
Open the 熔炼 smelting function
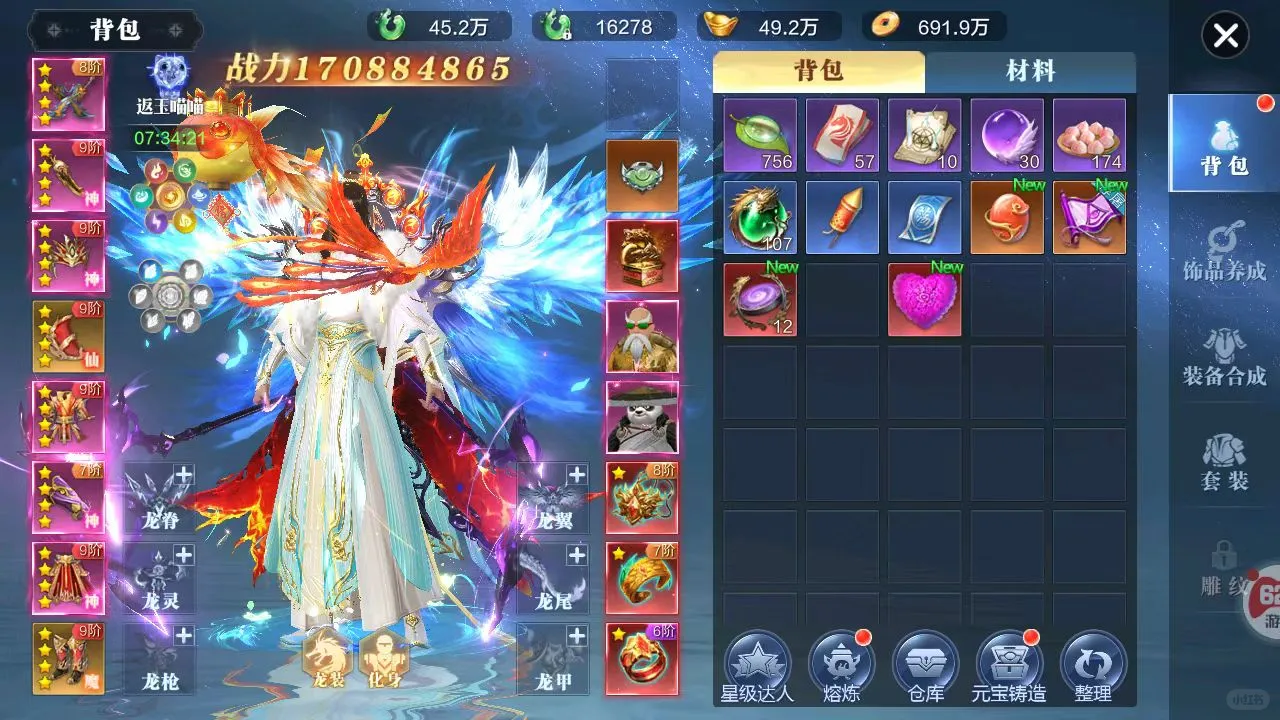pos(841,667)
